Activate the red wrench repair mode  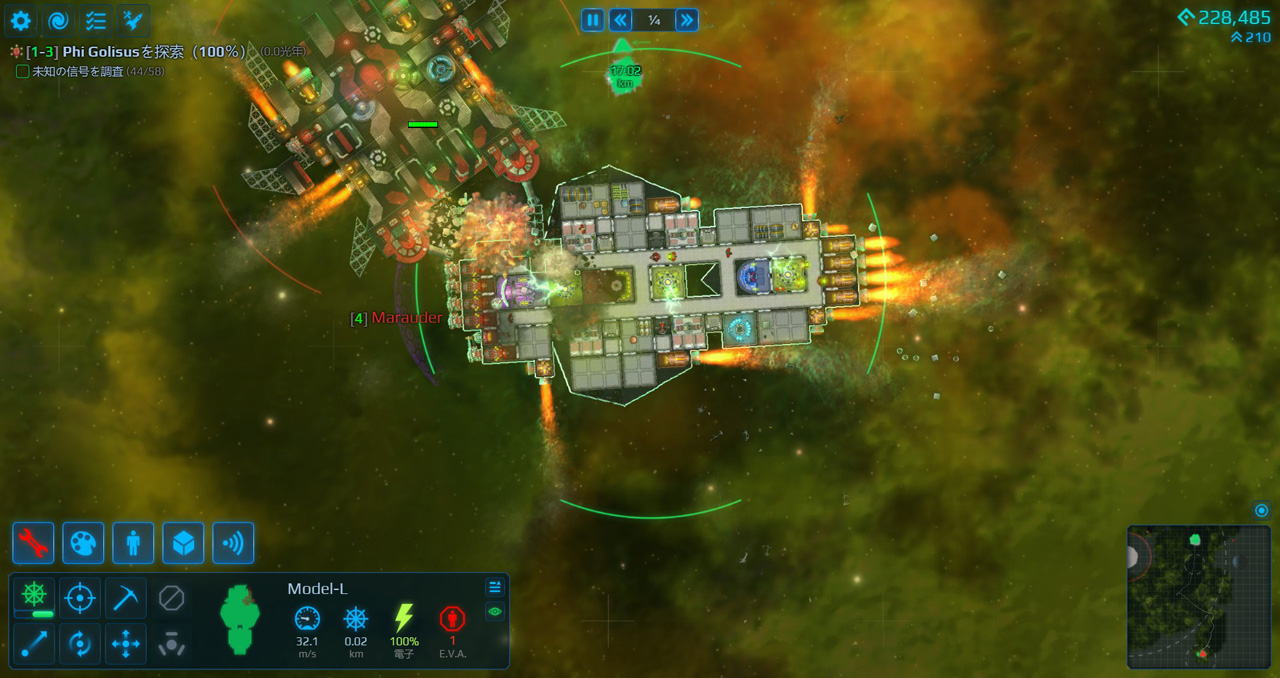tap(33, 543)
